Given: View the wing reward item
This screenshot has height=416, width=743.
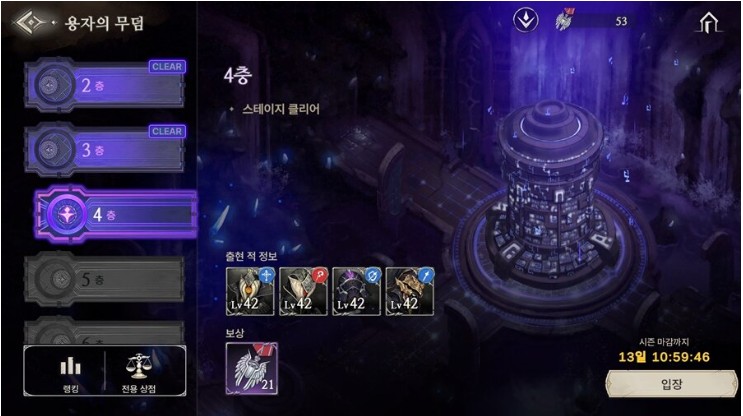Looking at the screenshot, I should coord(252,367).
